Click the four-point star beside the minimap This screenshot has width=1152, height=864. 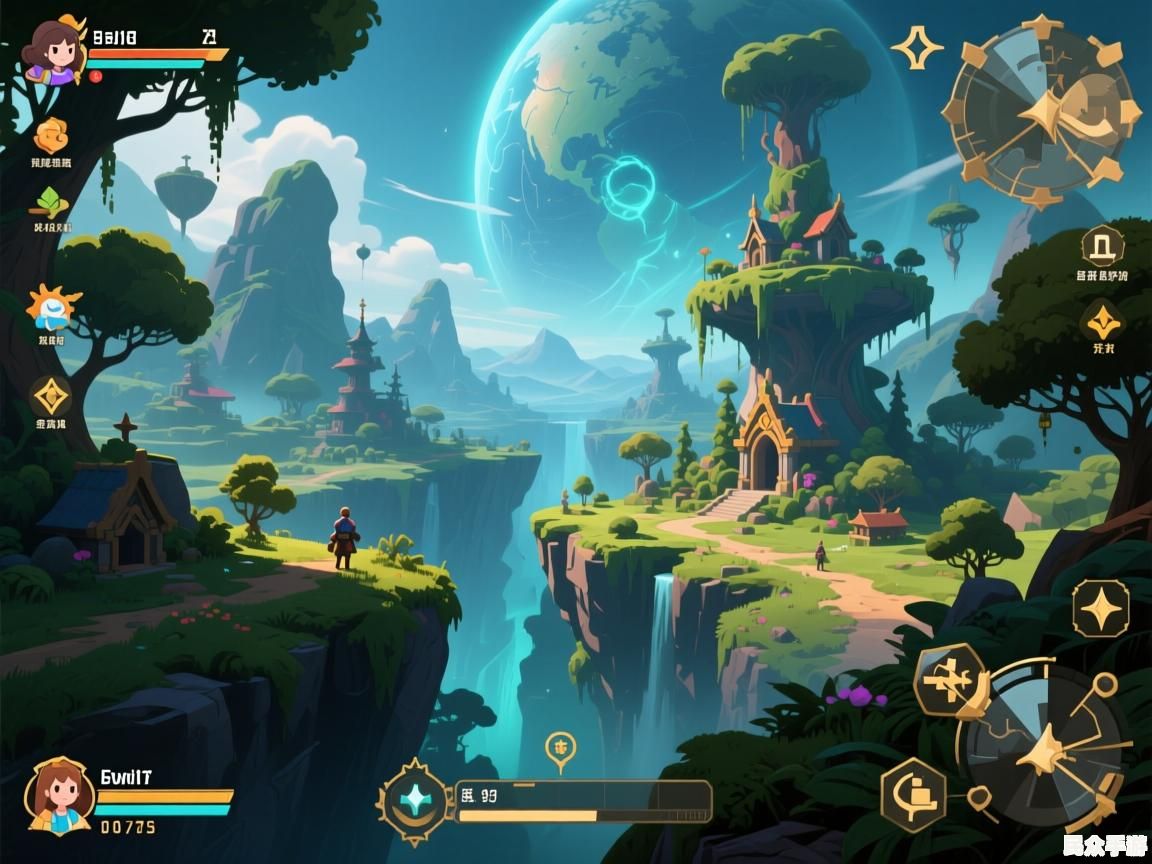(916, 48)
